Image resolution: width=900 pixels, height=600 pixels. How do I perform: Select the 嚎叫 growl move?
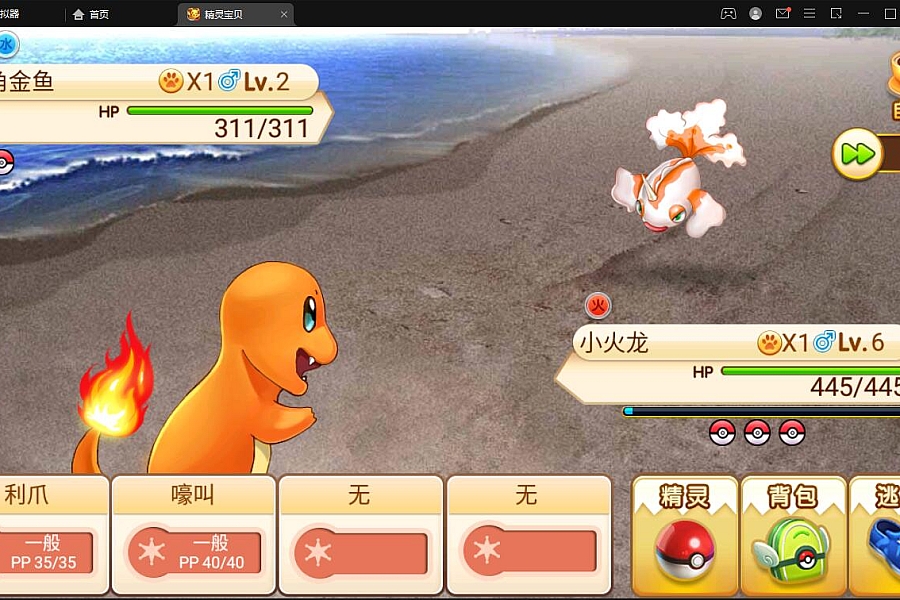point(193,535)
